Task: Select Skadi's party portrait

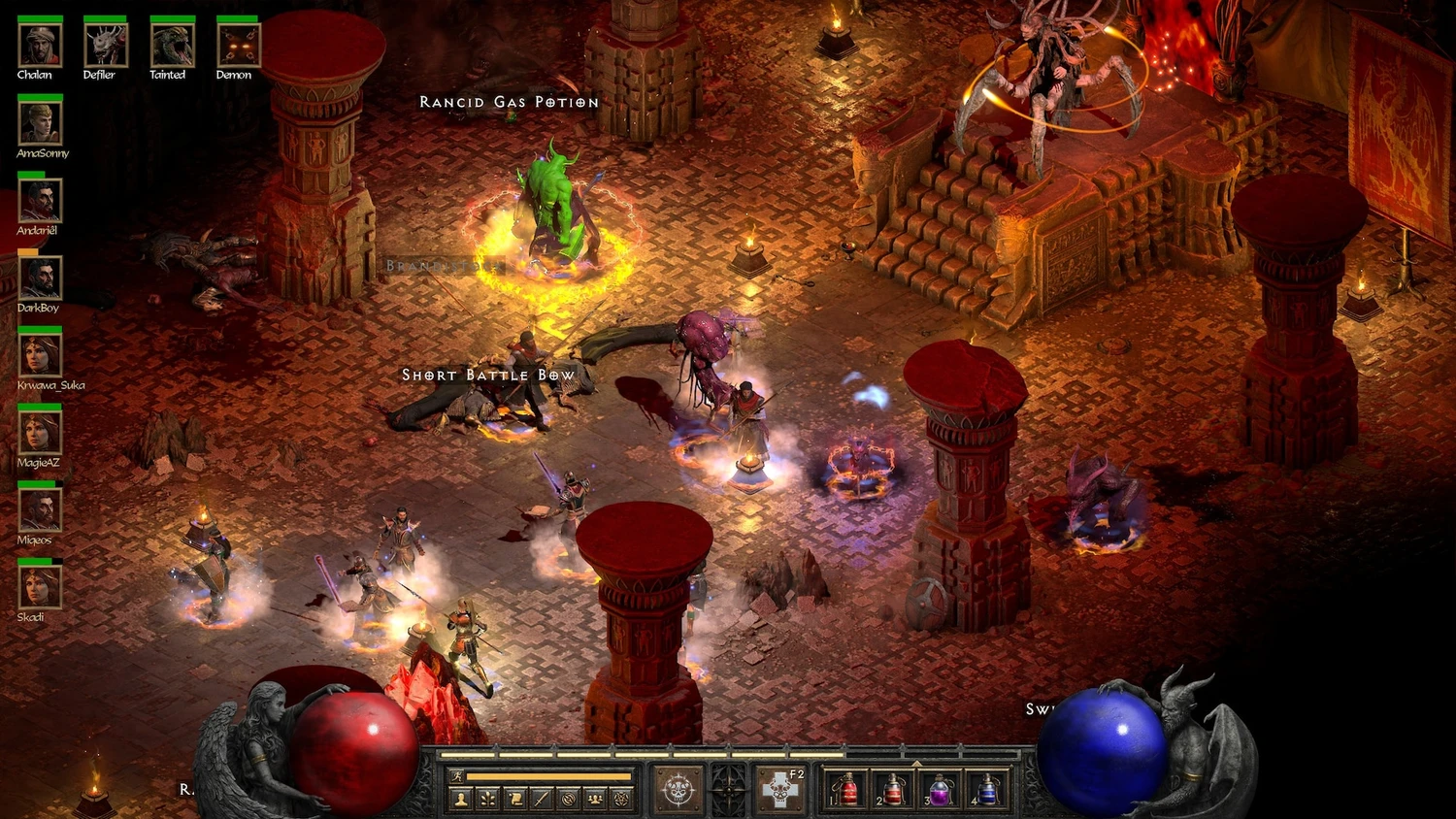Action: click(x=40, y=587)
